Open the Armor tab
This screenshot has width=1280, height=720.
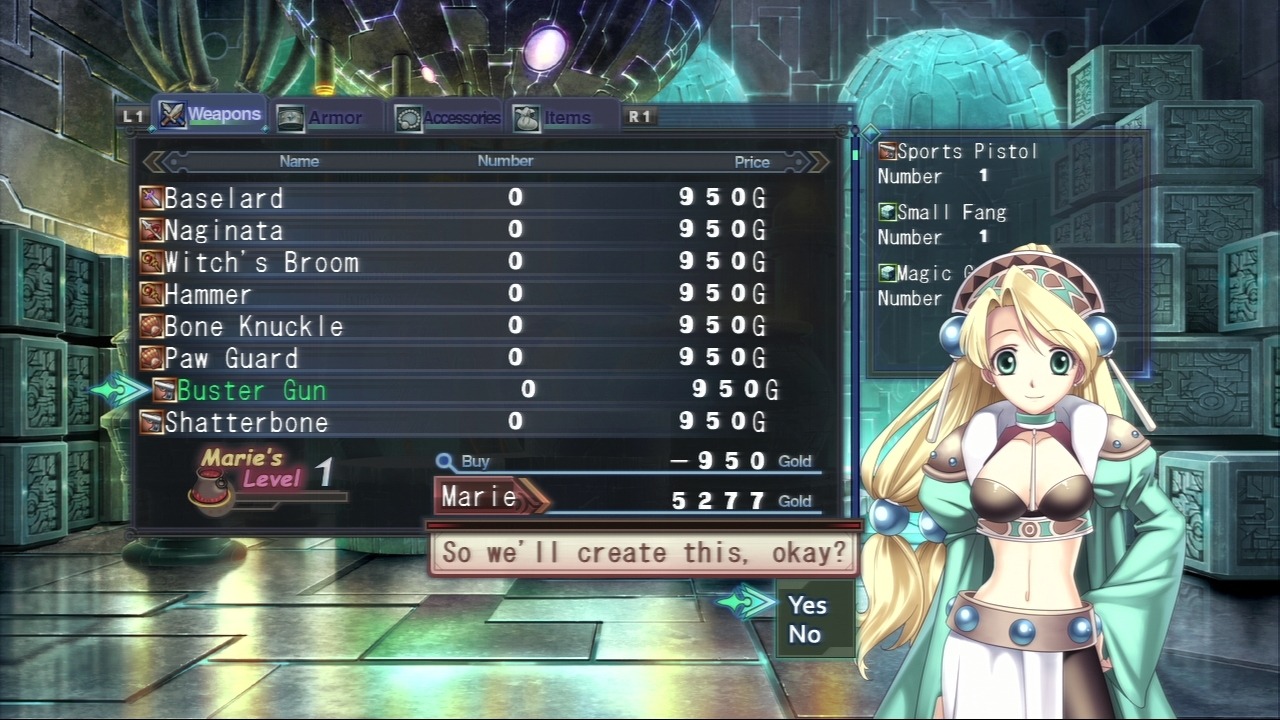coord(320,118)
